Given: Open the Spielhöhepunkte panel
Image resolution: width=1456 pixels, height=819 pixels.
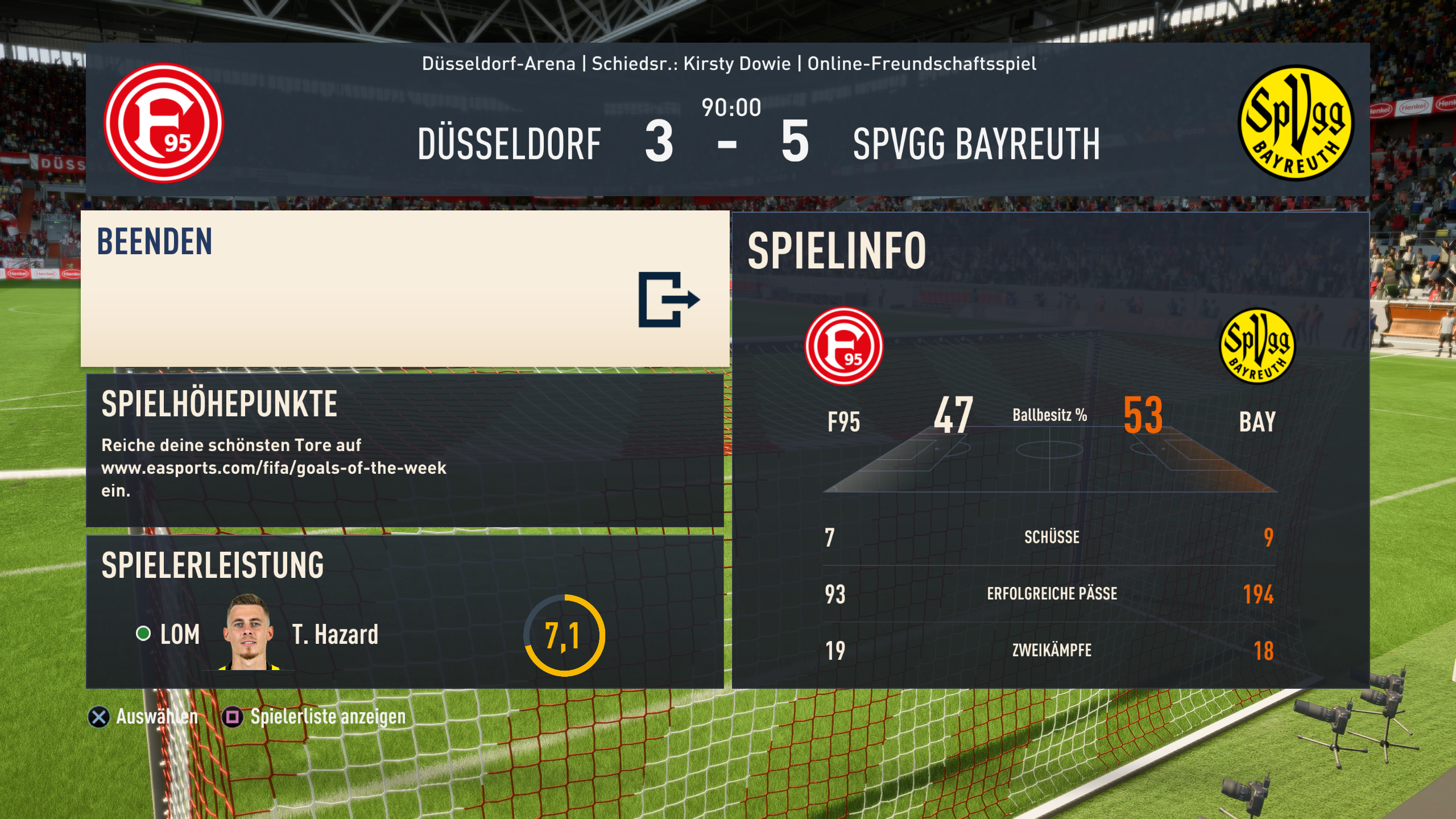Looking at the screenshot, I should tap(405, 450).
